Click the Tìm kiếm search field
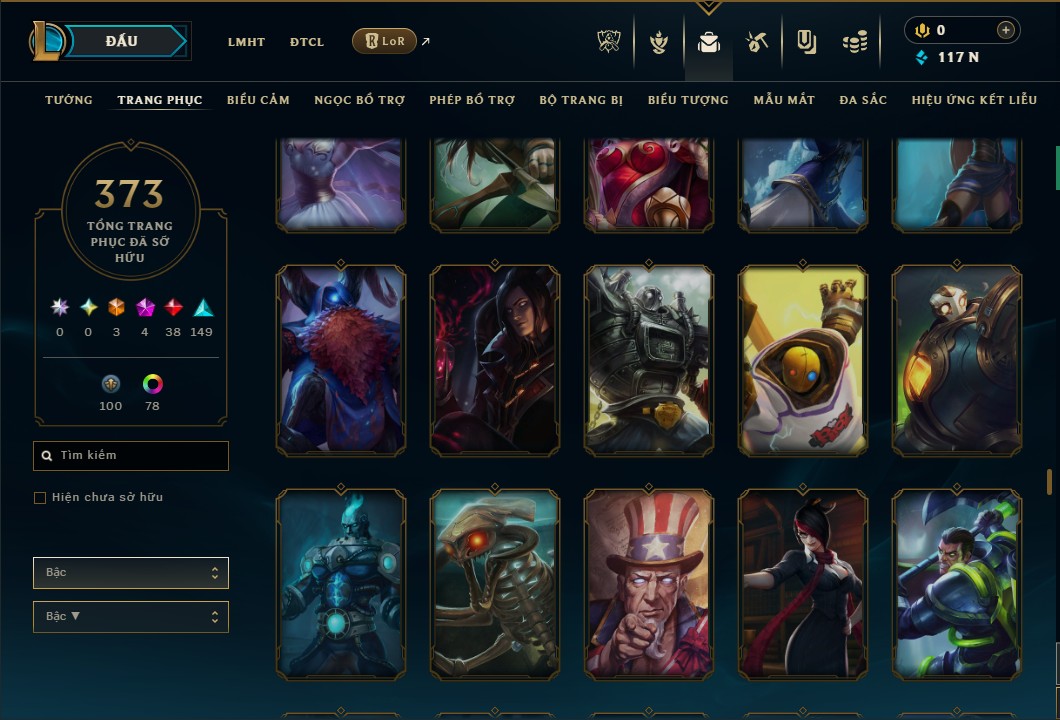Image resolution: width=1060 pixels, height=720 pixels. coord(131,456)
